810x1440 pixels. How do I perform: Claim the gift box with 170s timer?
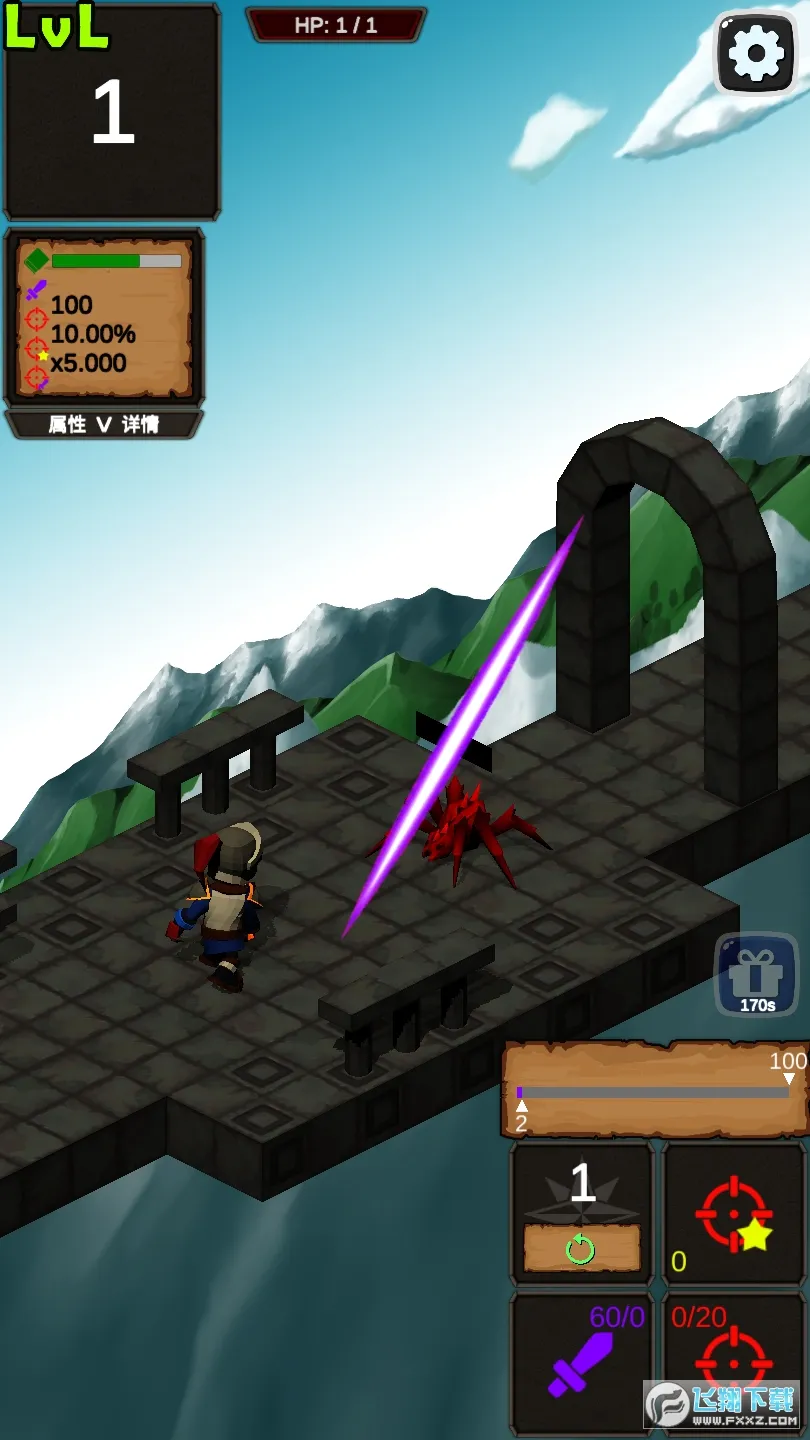tap(756, 975)
